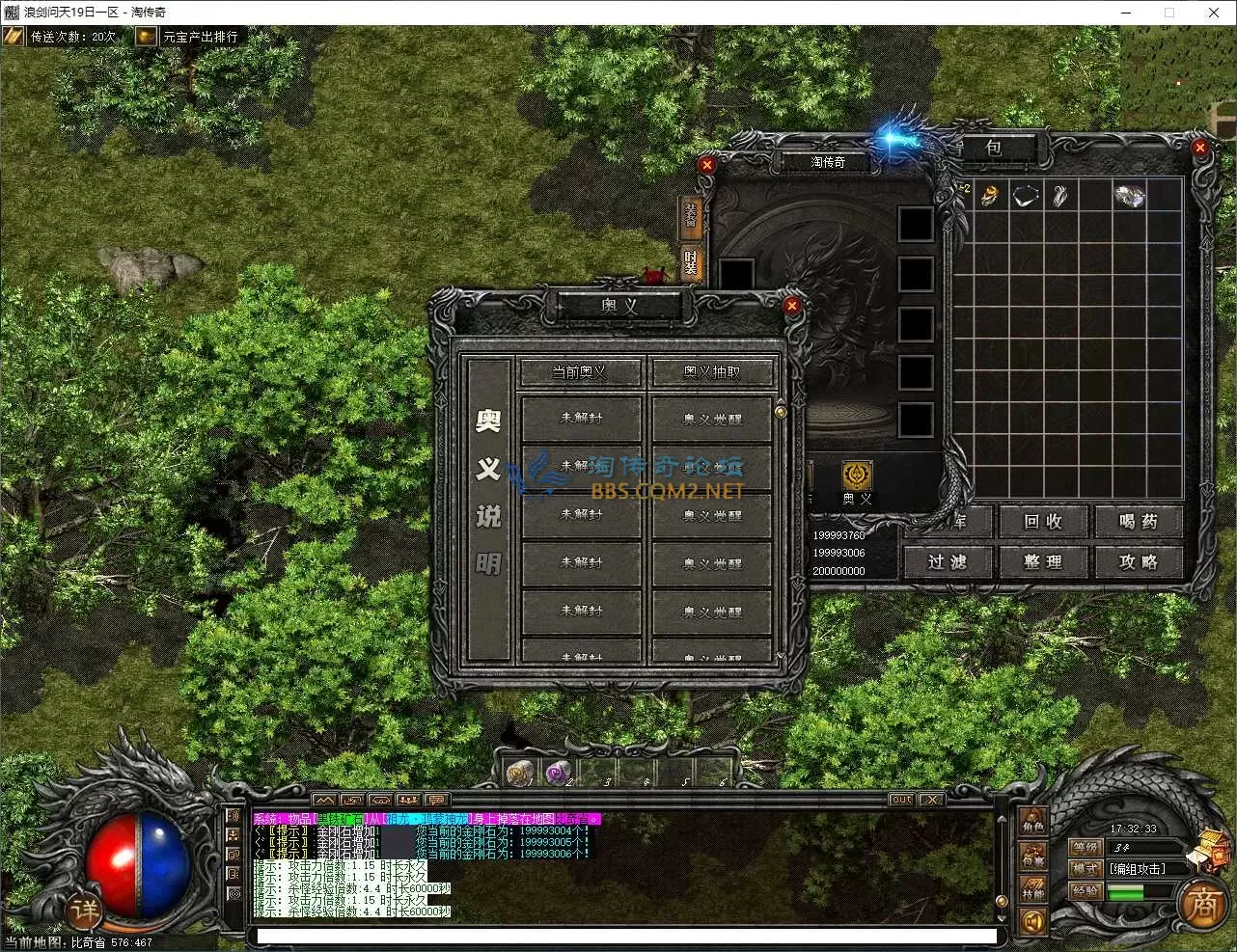Close the backpack window
This screenshot has width=1237, height=952.
pos(1199,148)
